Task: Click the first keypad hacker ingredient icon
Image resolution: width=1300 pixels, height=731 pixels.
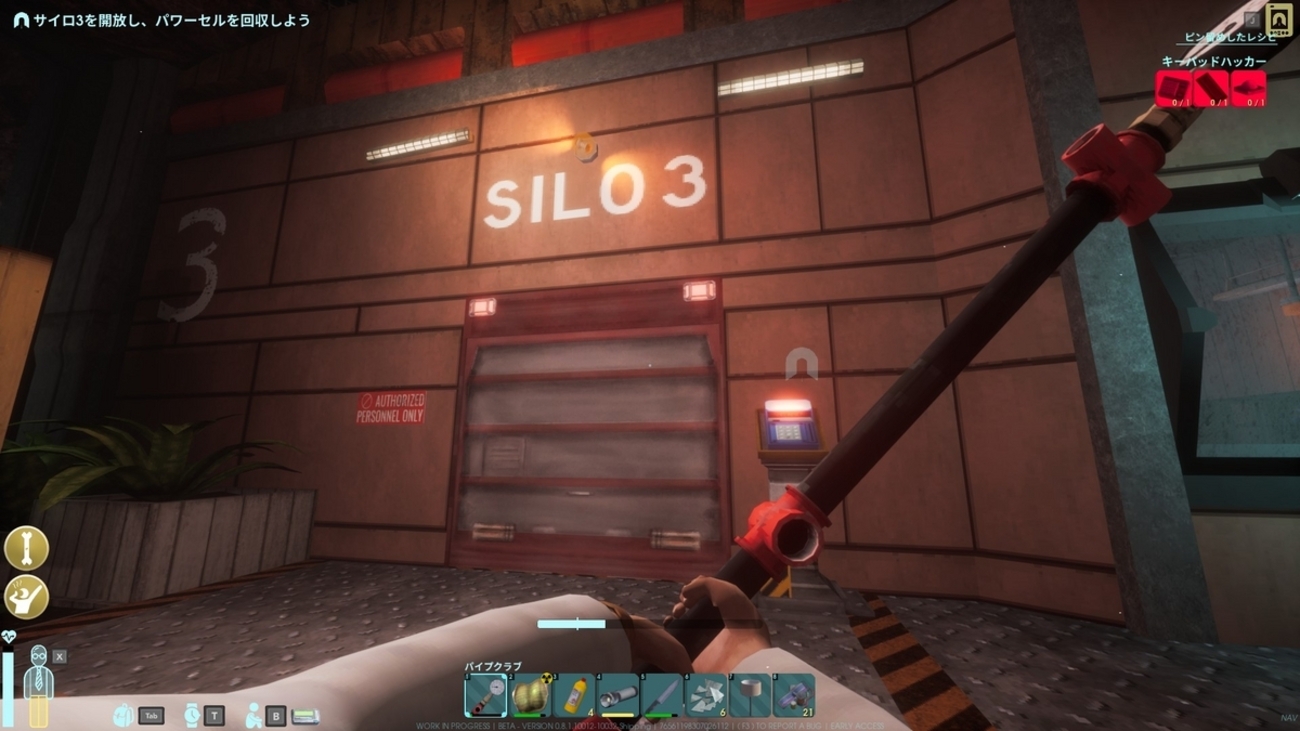Action: click(x=1174, y=88)
